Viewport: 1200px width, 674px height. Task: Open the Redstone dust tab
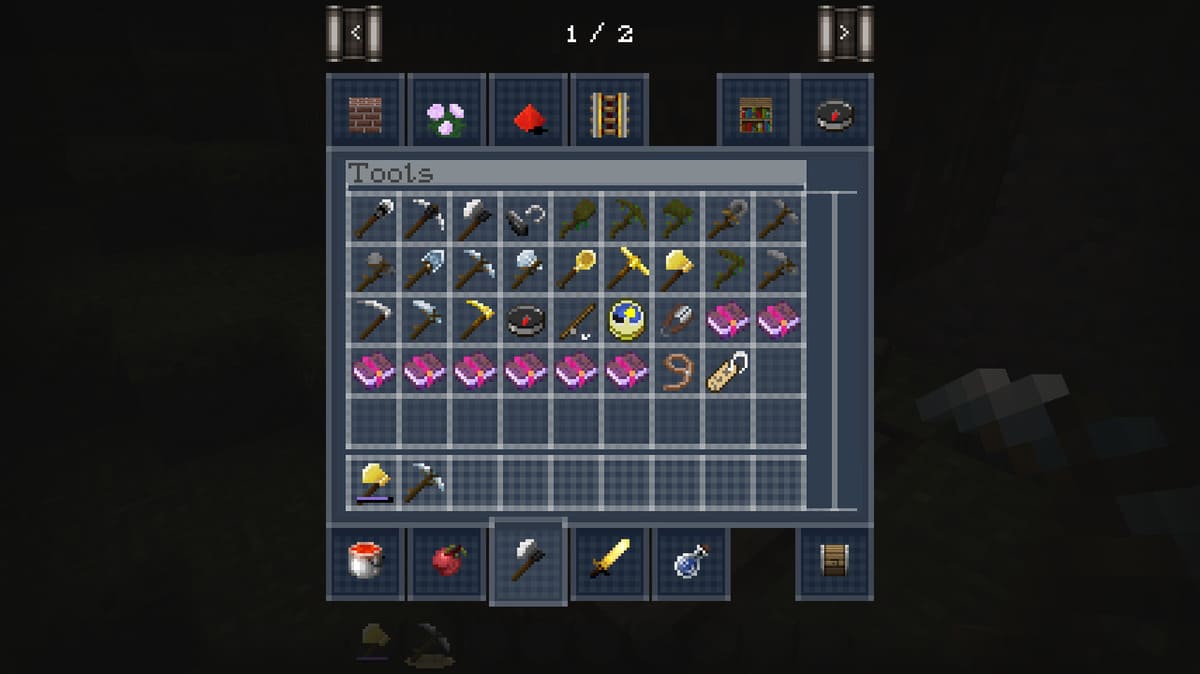(528, 113)
